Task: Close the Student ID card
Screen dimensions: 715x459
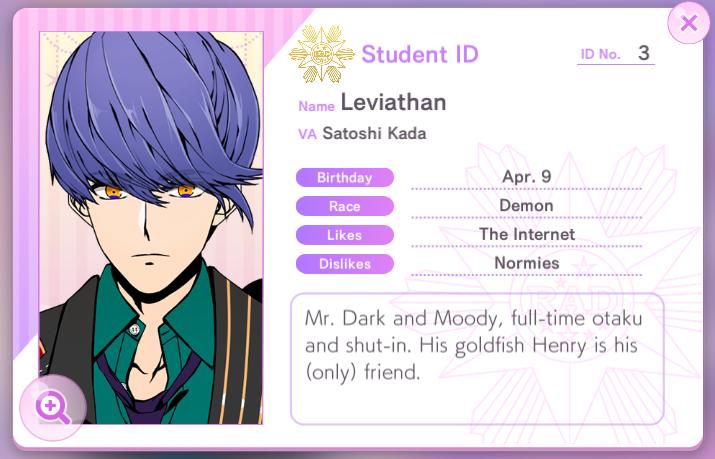Action: tap(688, 23)
